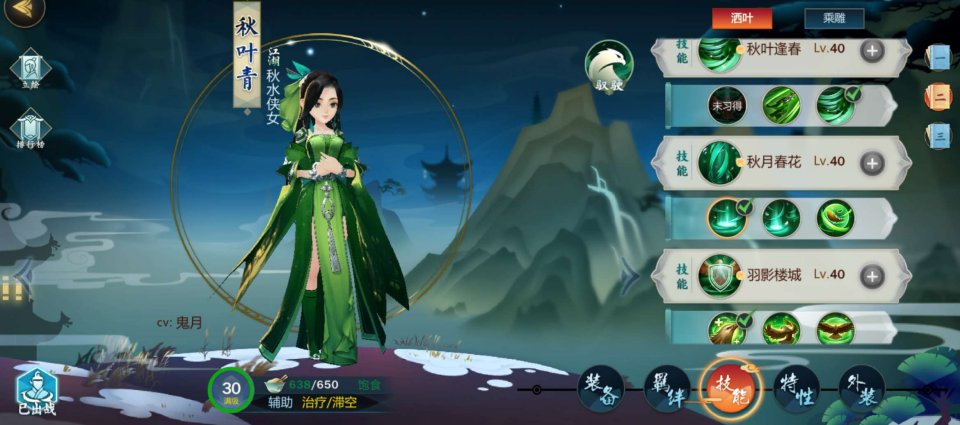The width and height of the screenshot is (960, 425).
Task: Choose skill preset 三
Action: click(x=940, y=136)
